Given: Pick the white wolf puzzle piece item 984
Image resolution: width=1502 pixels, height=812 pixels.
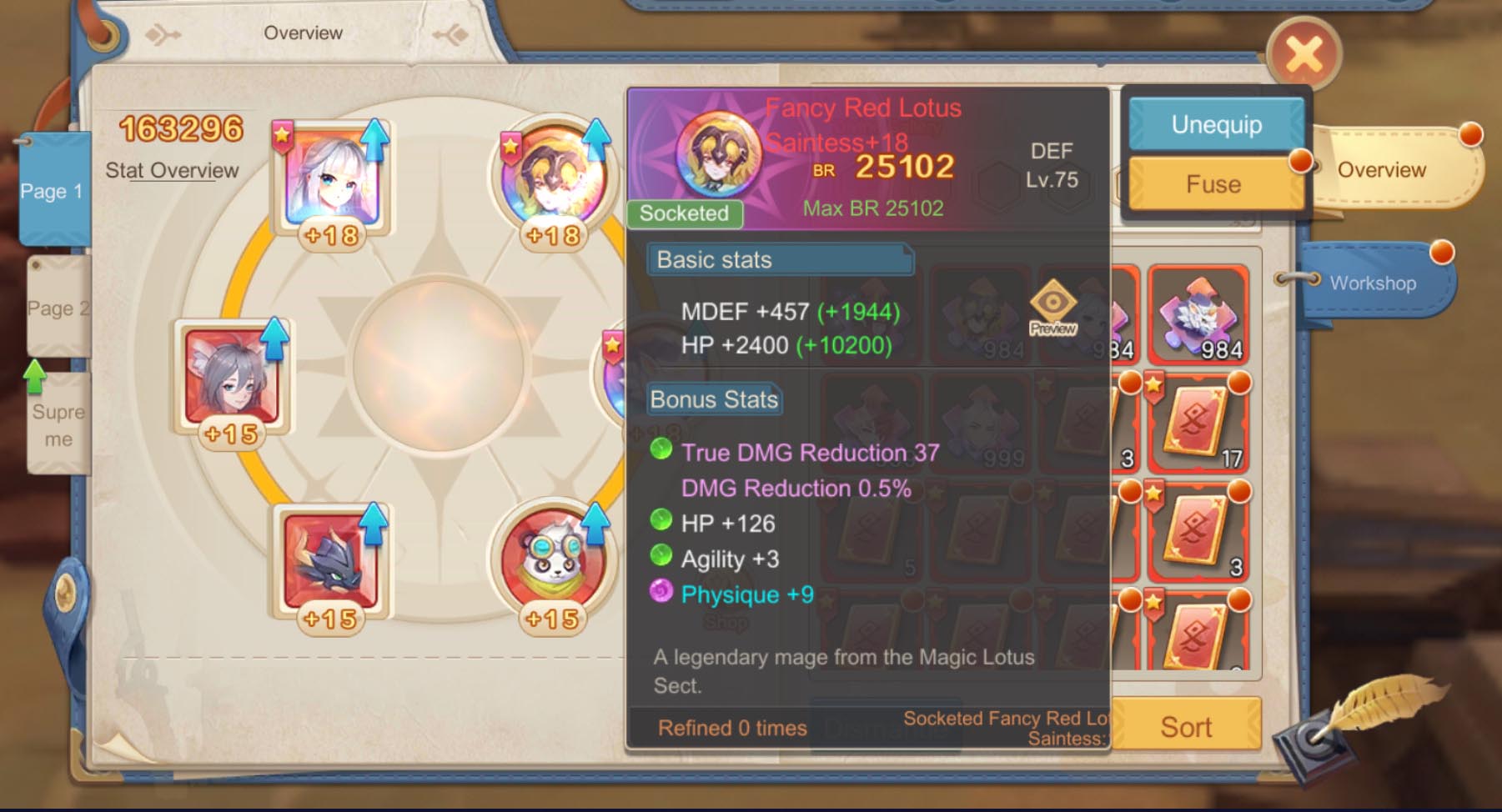Looking at the screenshot, I should 1198,313.
